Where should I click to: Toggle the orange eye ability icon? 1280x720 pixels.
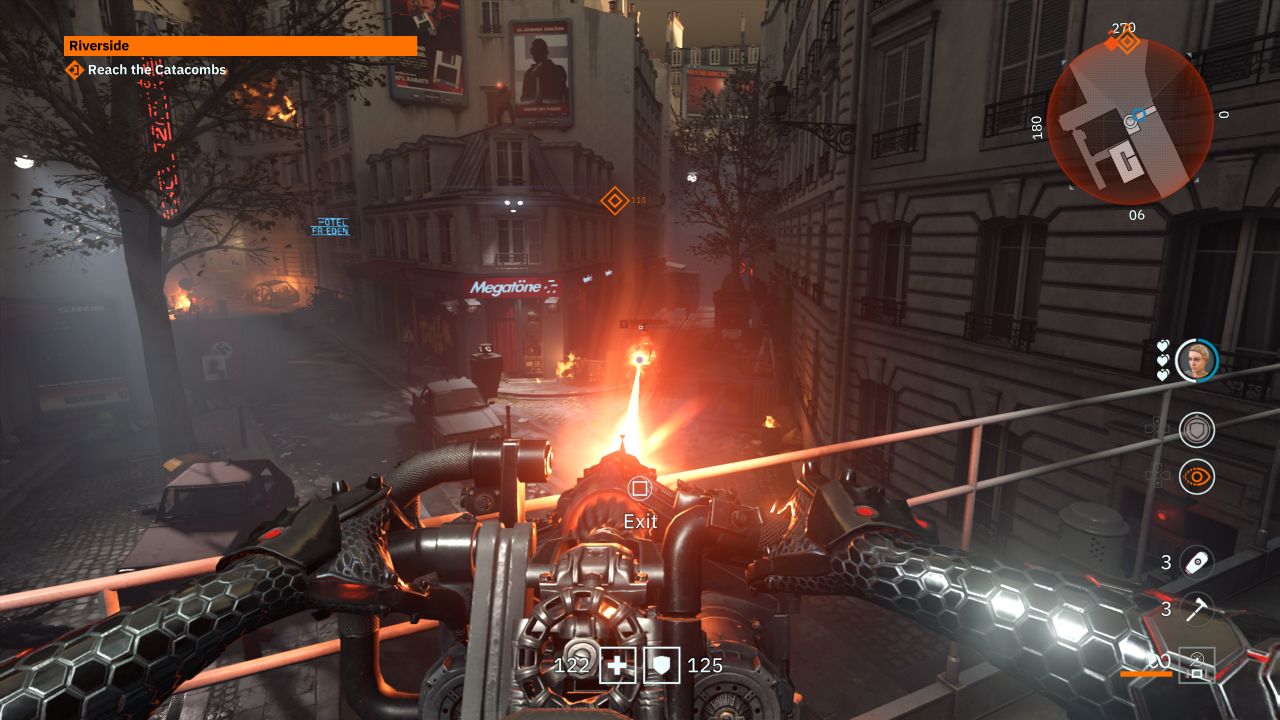1196,477
